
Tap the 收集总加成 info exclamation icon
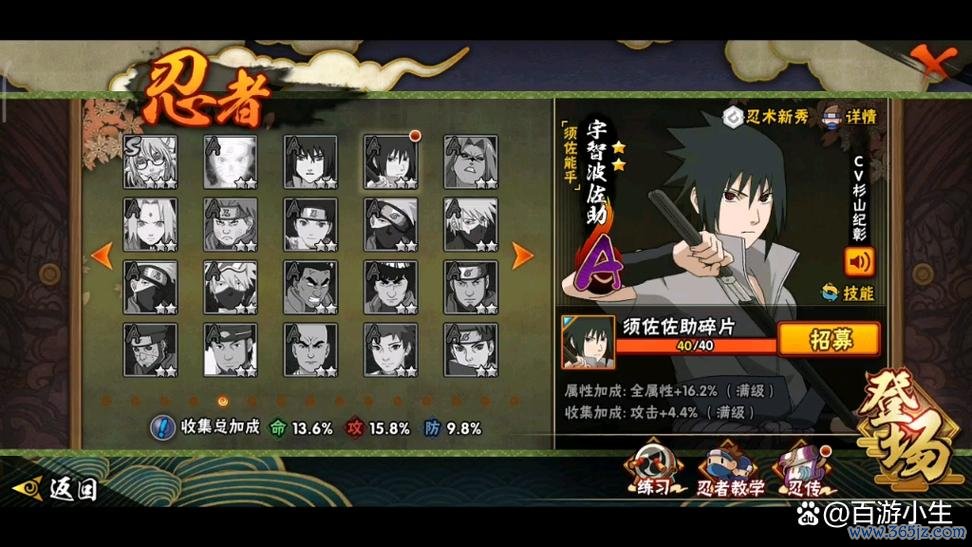click(163, 428)
